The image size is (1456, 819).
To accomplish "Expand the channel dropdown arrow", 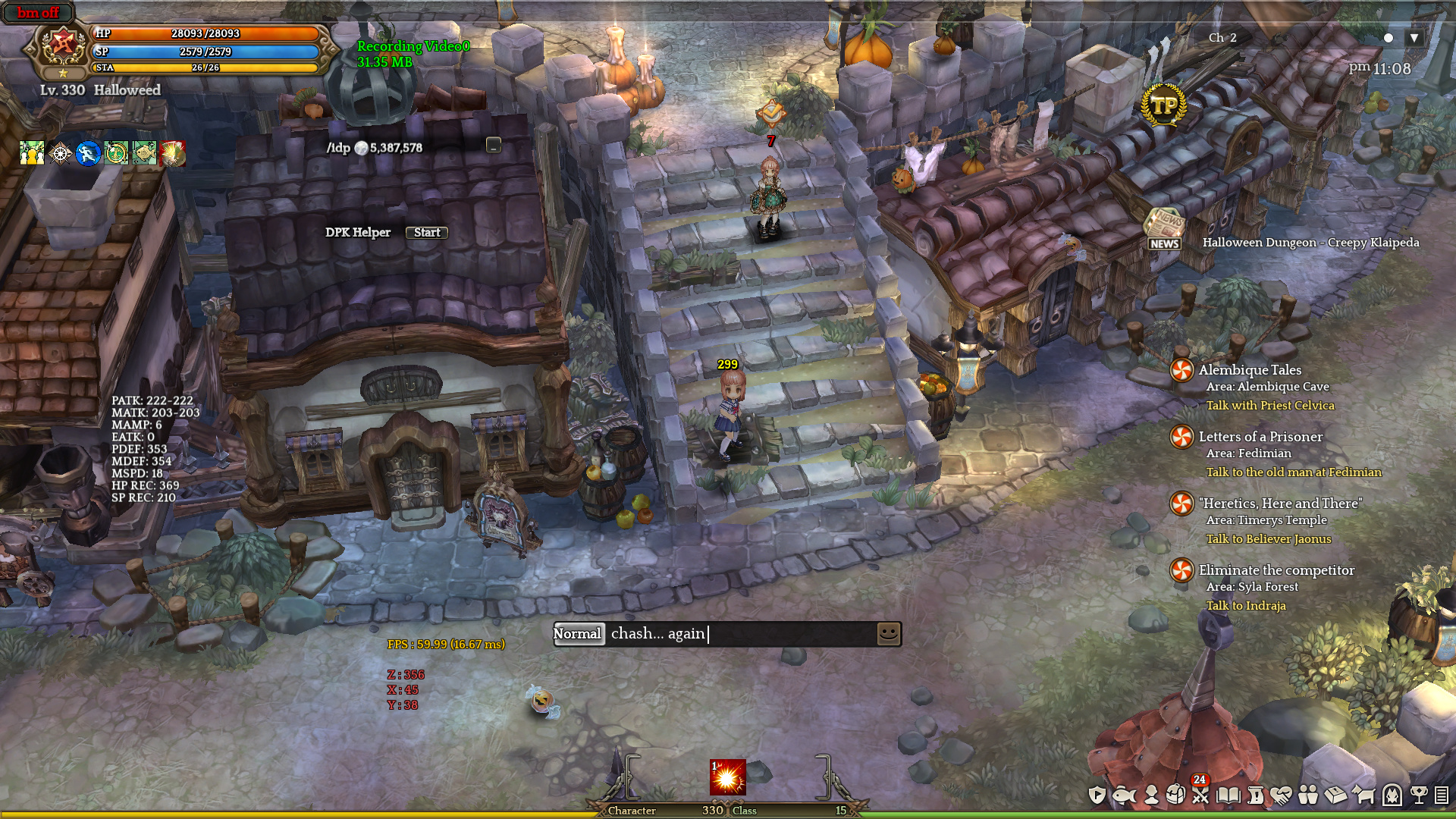I will pyautogui.click(x=1414, y=38).
